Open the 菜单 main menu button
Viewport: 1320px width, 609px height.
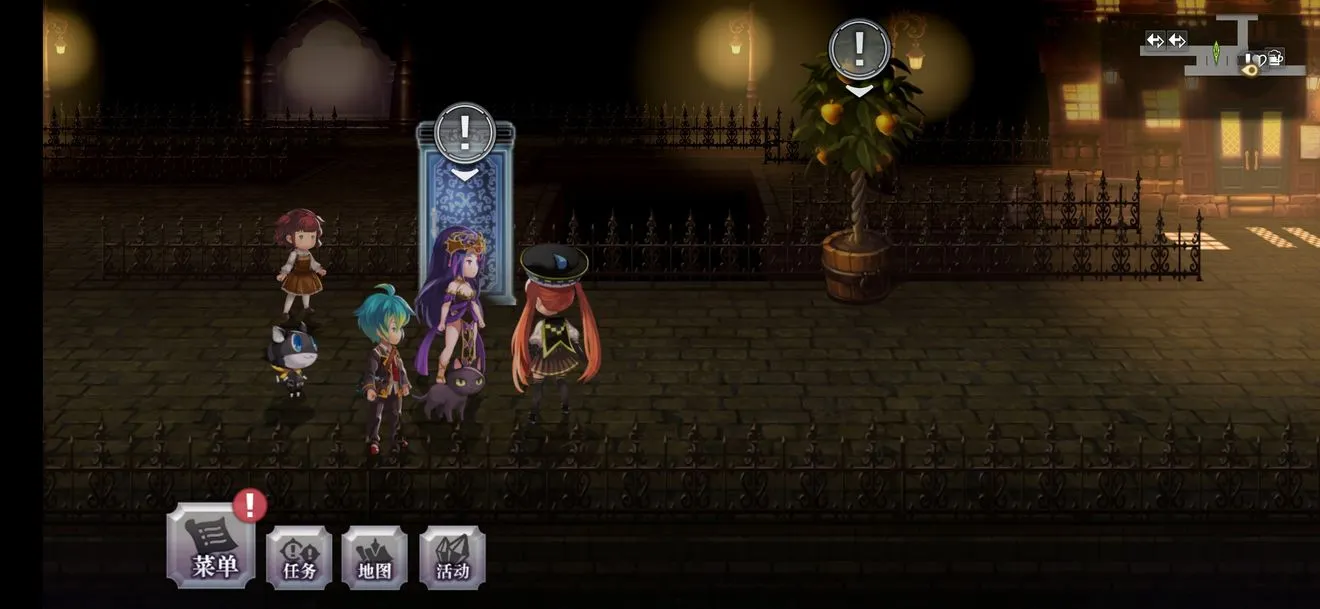211,546
